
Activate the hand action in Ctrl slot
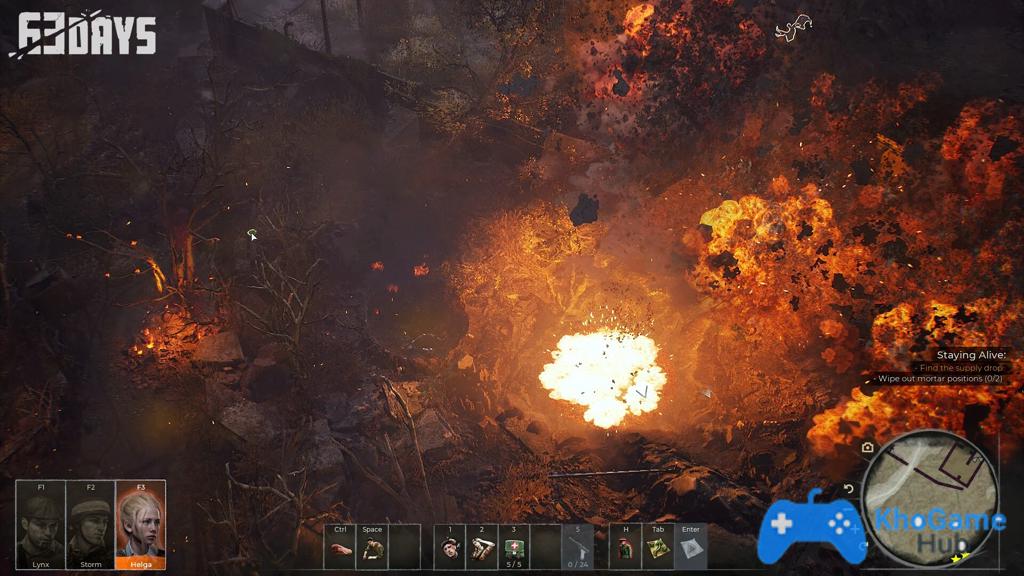coord(341,548)
